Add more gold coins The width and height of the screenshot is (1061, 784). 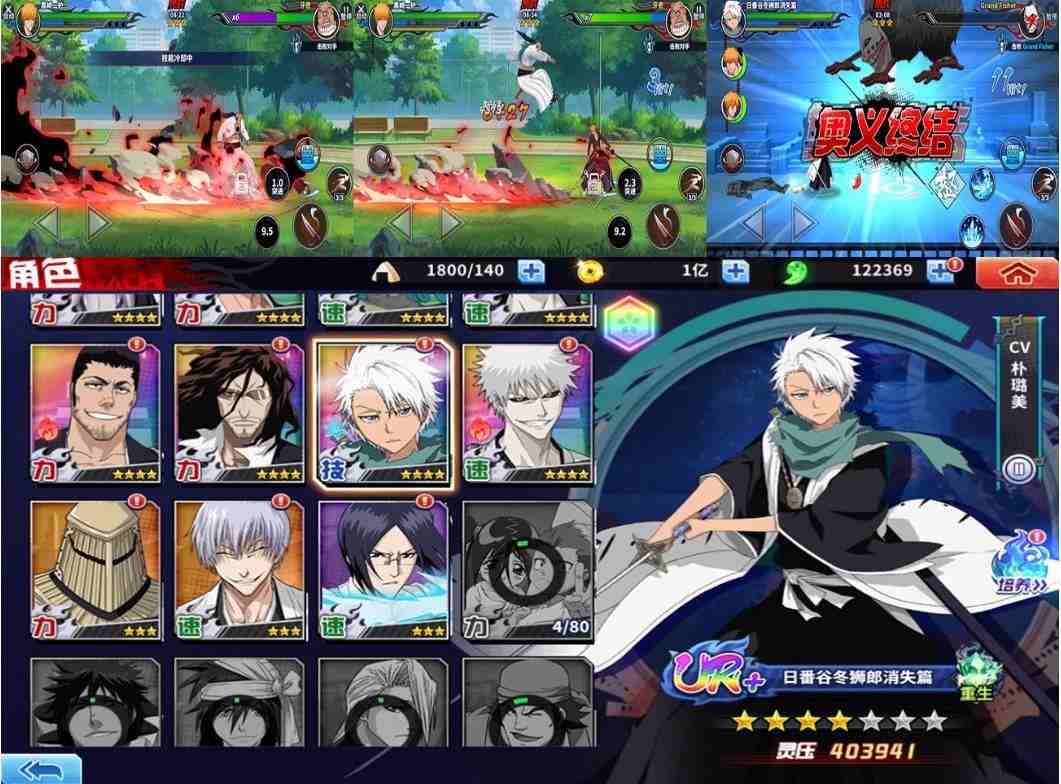coord(735,271)
